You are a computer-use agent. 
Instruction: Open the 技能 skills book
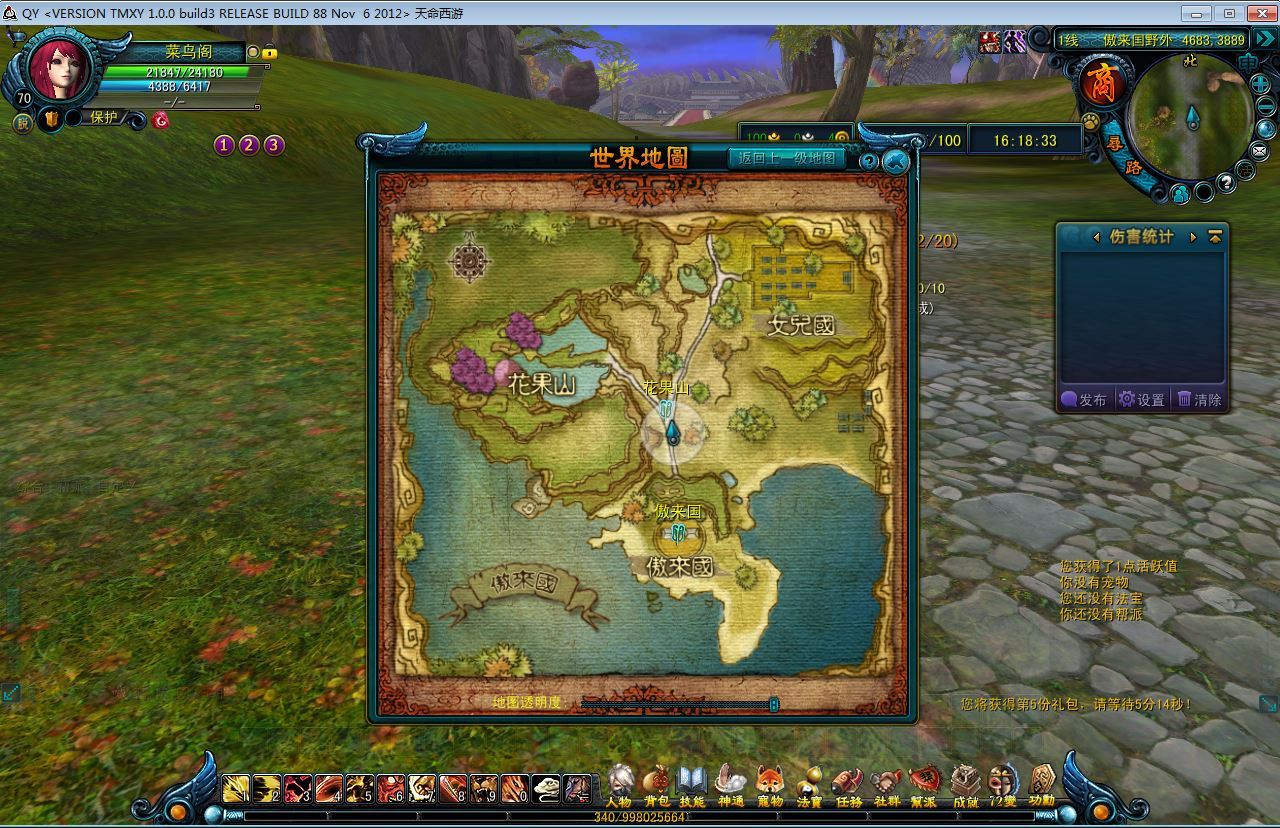pos(692,785)
